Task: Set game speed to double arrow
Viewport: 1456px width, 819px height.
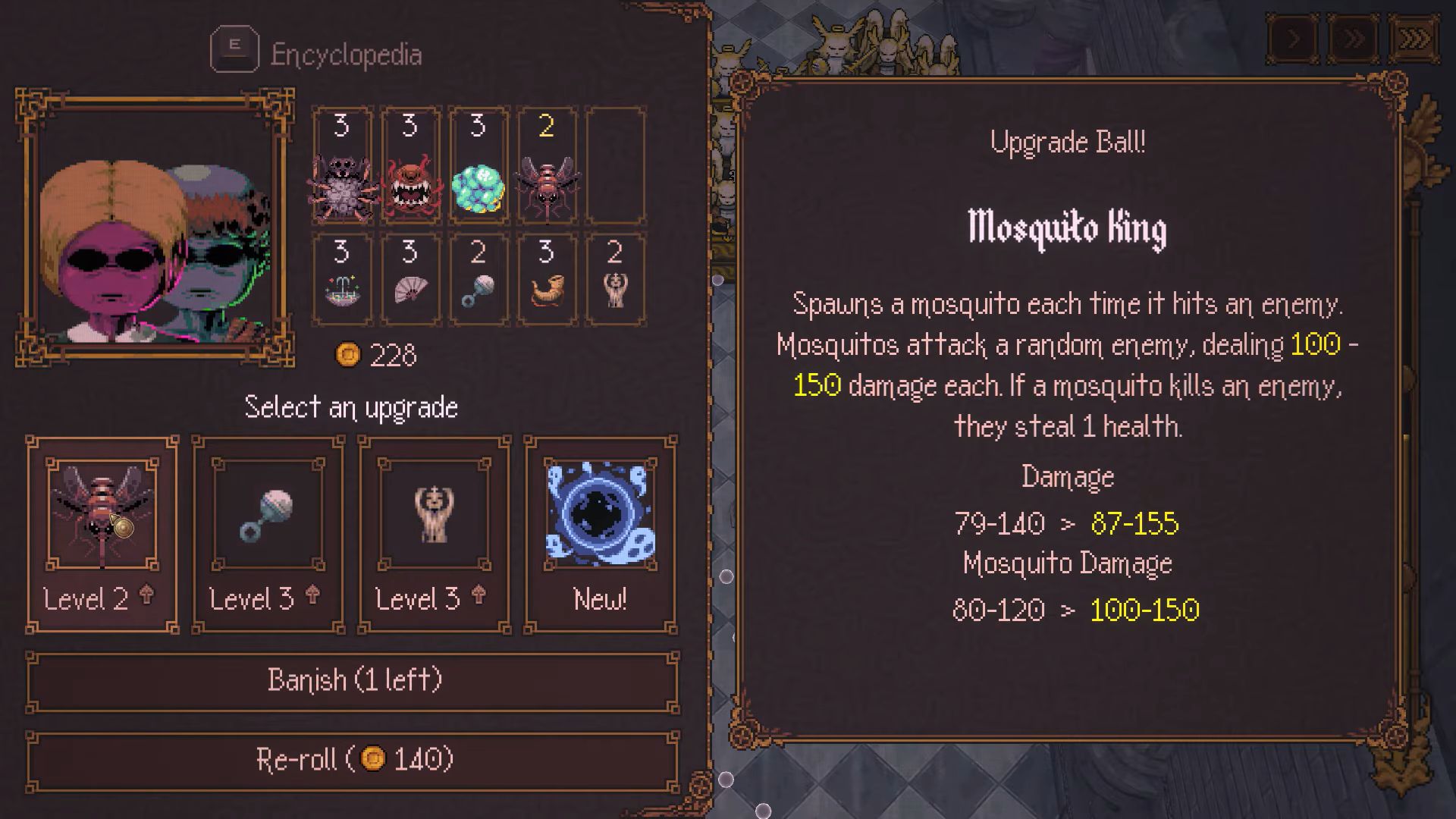Action: pyautogui.click(x=1354, y=39)
